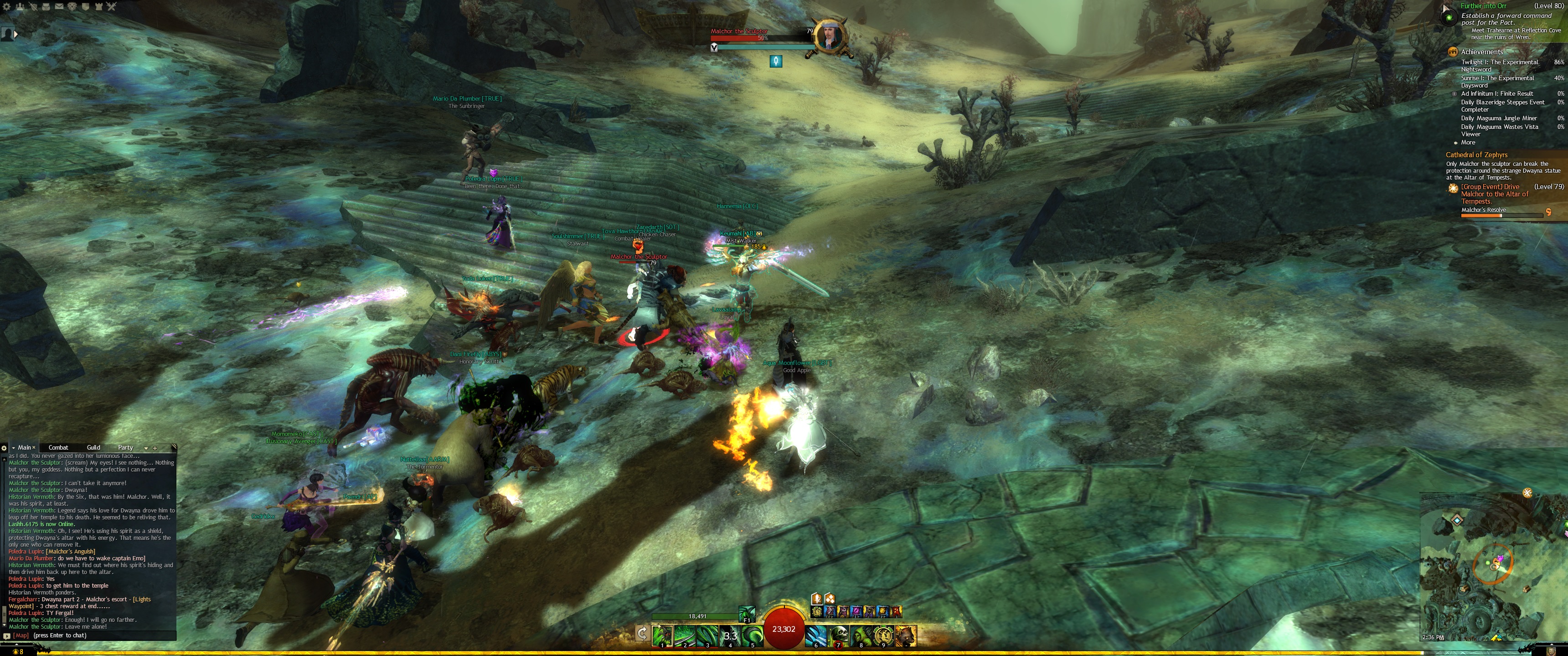1568x656 pixels.
Task: Open the mail envelope icon
Action: (59, 7)
